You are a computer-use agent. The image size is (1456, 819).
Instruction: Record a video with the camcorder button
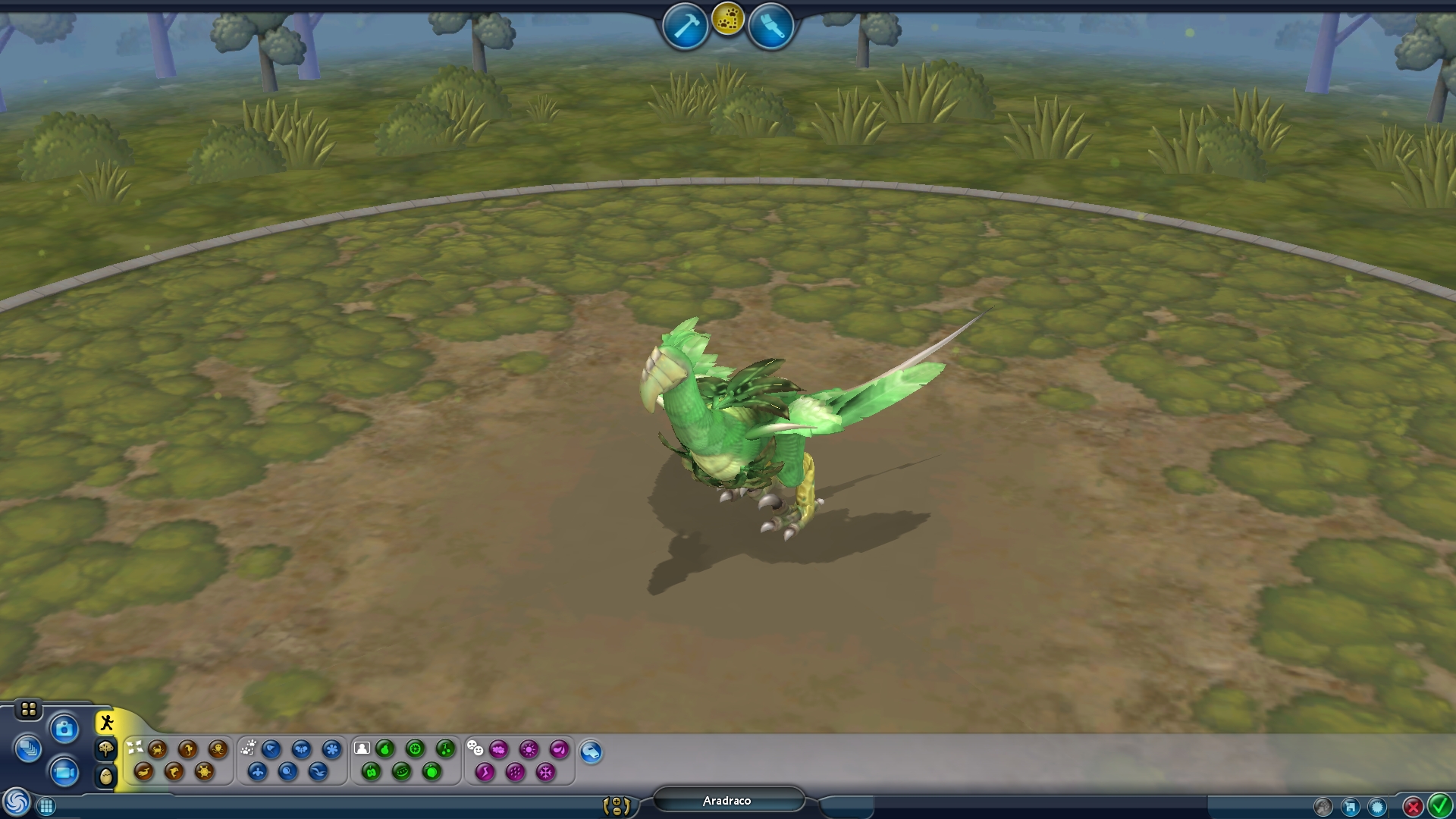coord(64,772)
